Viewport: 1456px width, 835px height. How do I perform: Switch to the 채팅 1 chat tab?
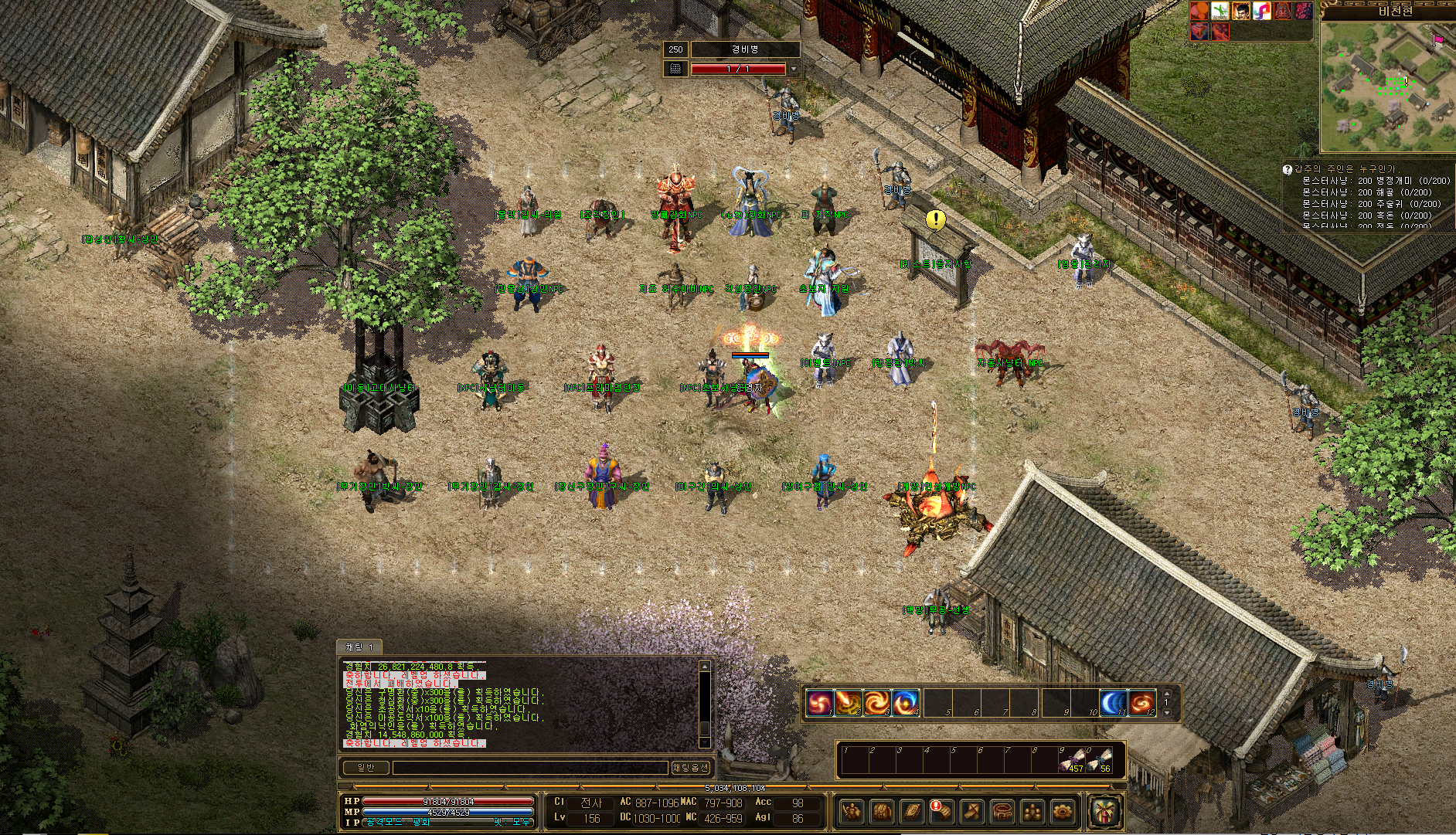359,647
